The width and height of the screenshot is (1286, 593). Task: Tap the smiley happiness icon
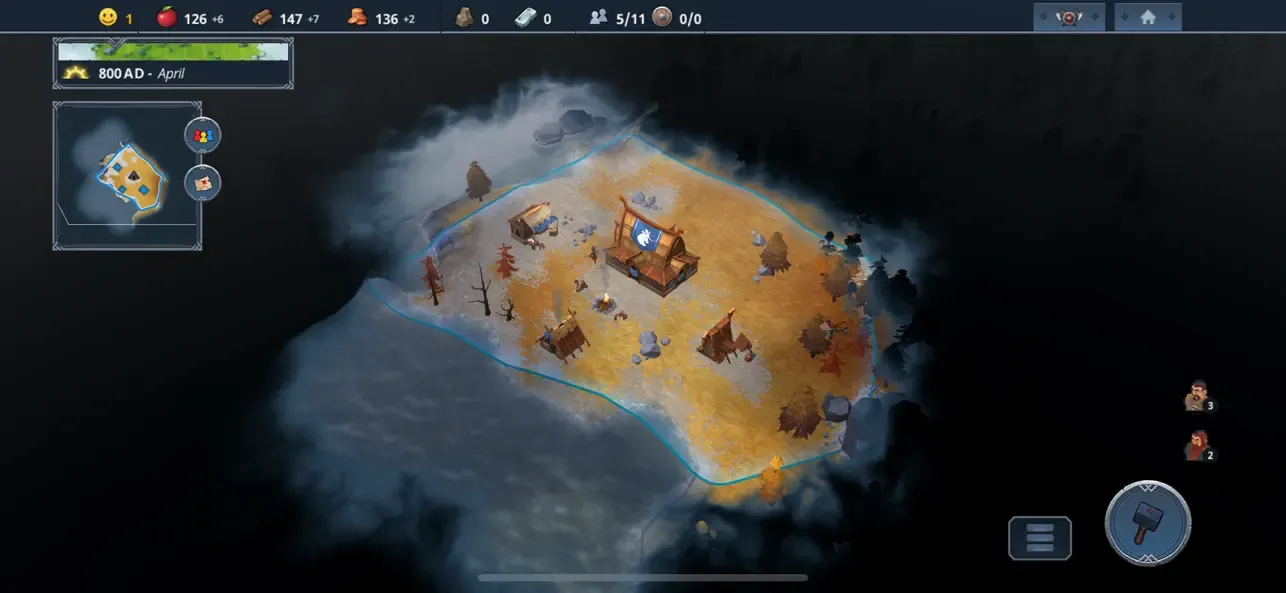tap(108, 17)
